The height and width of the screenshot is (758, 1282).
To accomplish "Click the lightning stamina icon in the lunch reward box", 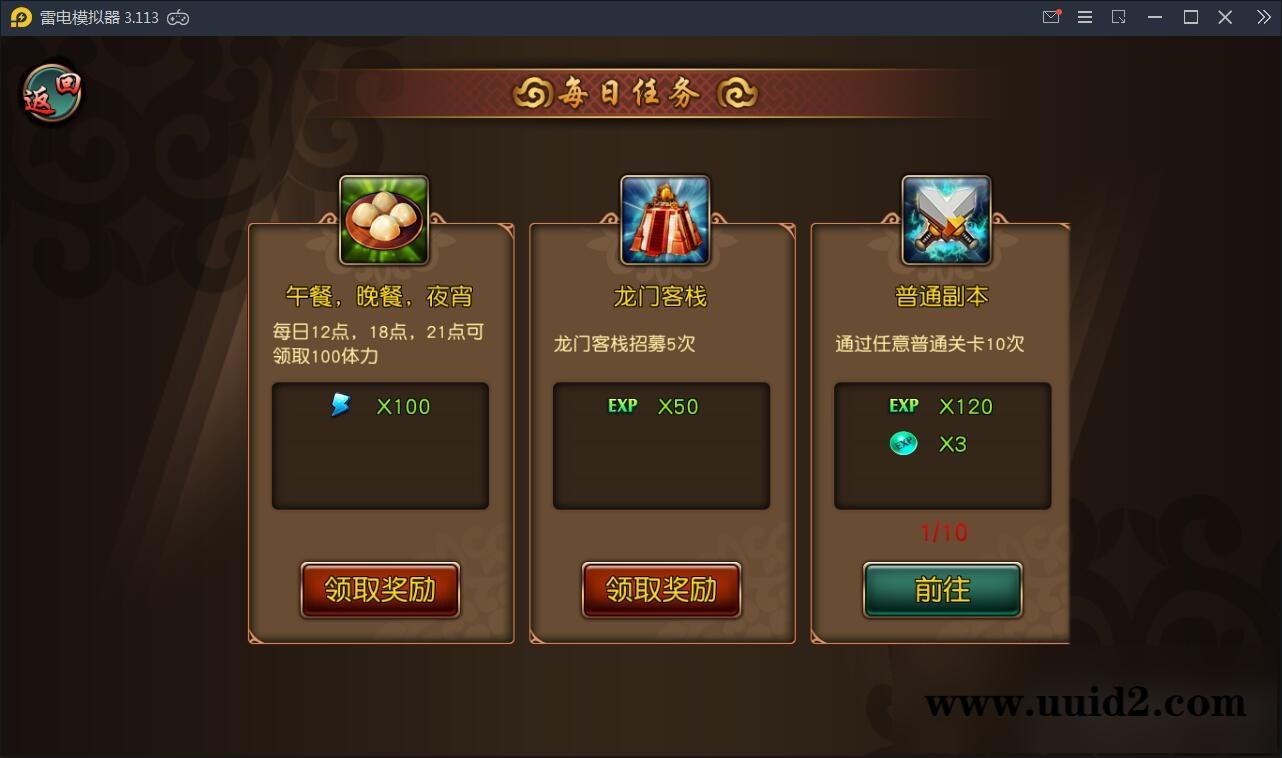I will tap(339, 405).
